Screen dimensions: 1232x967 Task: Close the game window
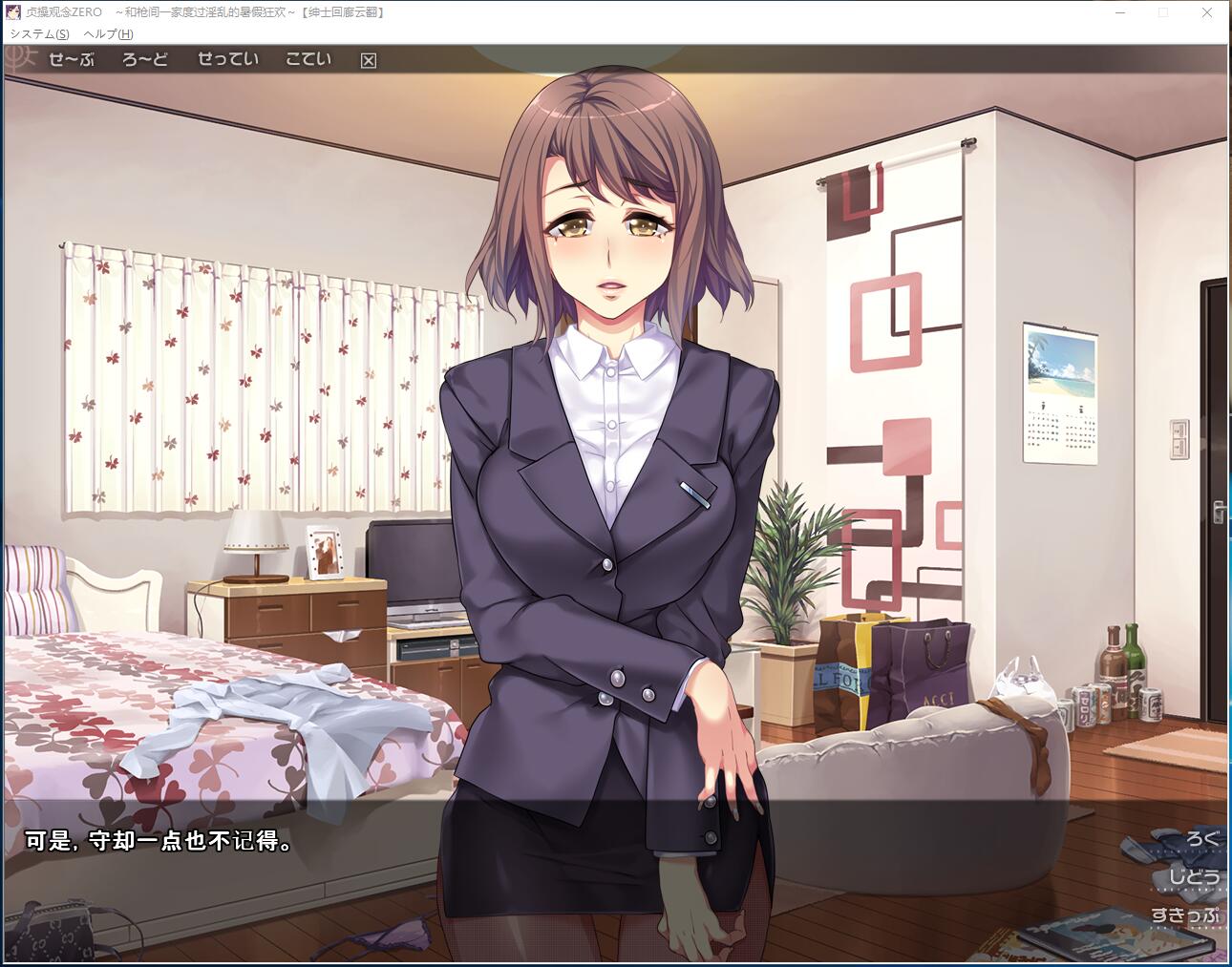1205,12
